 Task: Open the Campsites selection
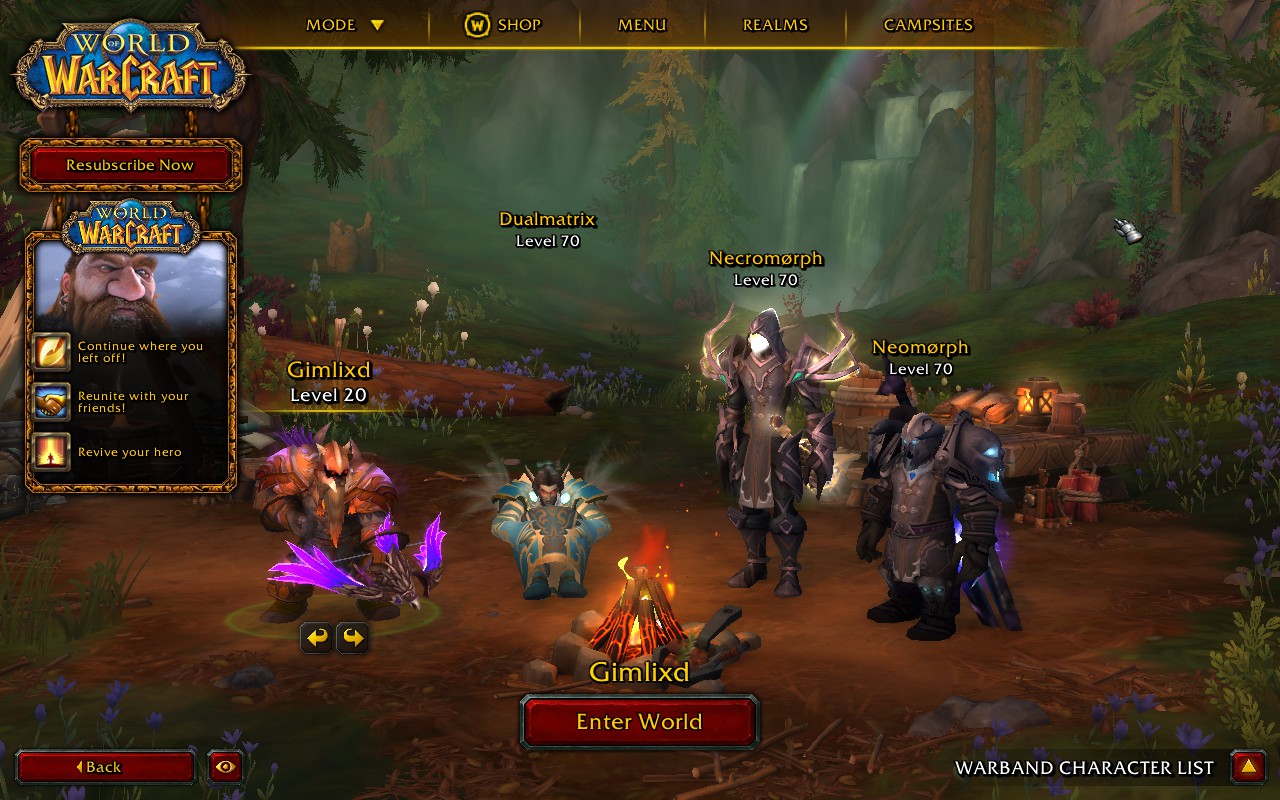coord(928,25)
